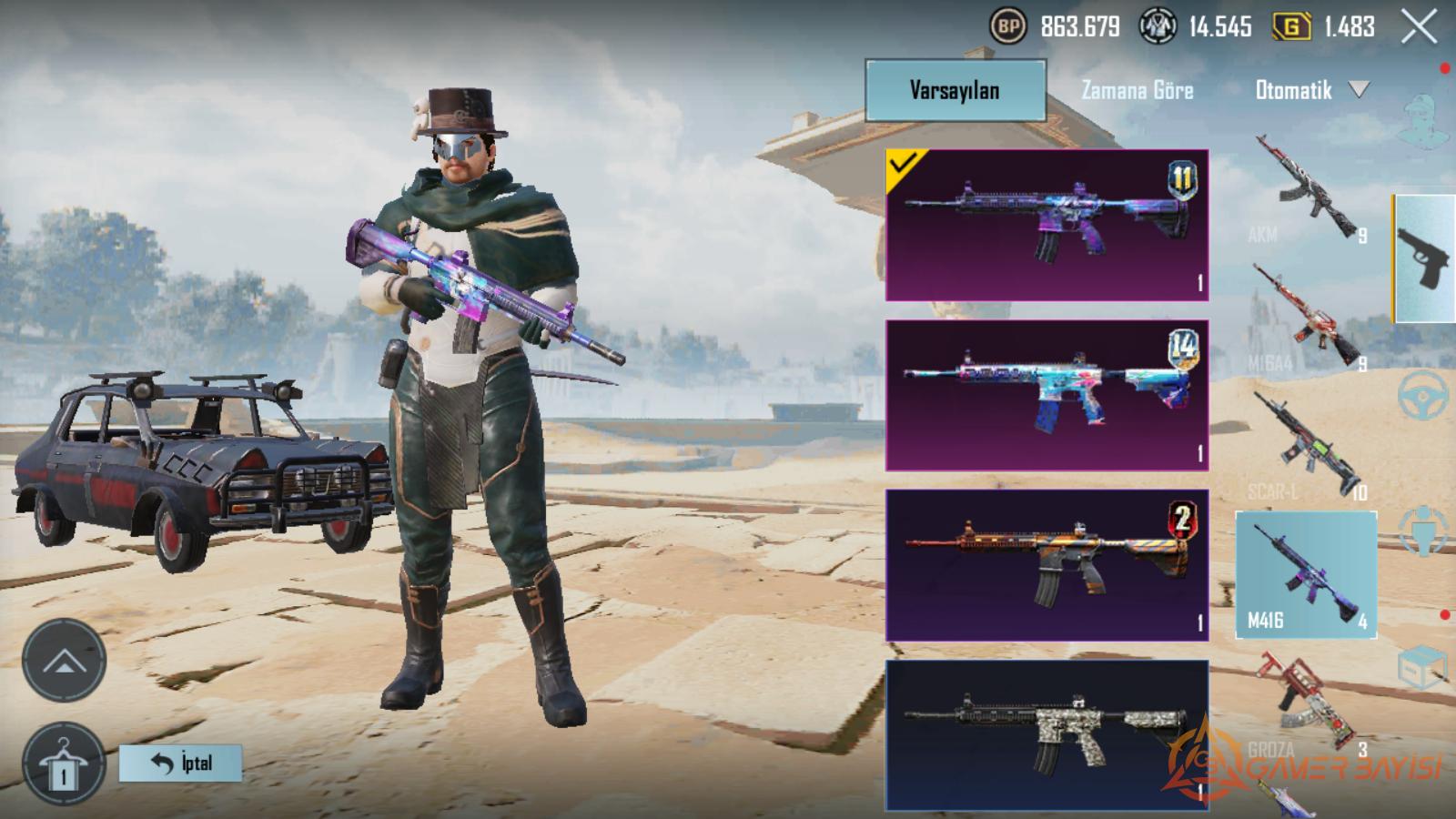Open the Otomatik dropdown
The width and height of the screenshot is (1456, 819).
click(x=1310, y=90)
